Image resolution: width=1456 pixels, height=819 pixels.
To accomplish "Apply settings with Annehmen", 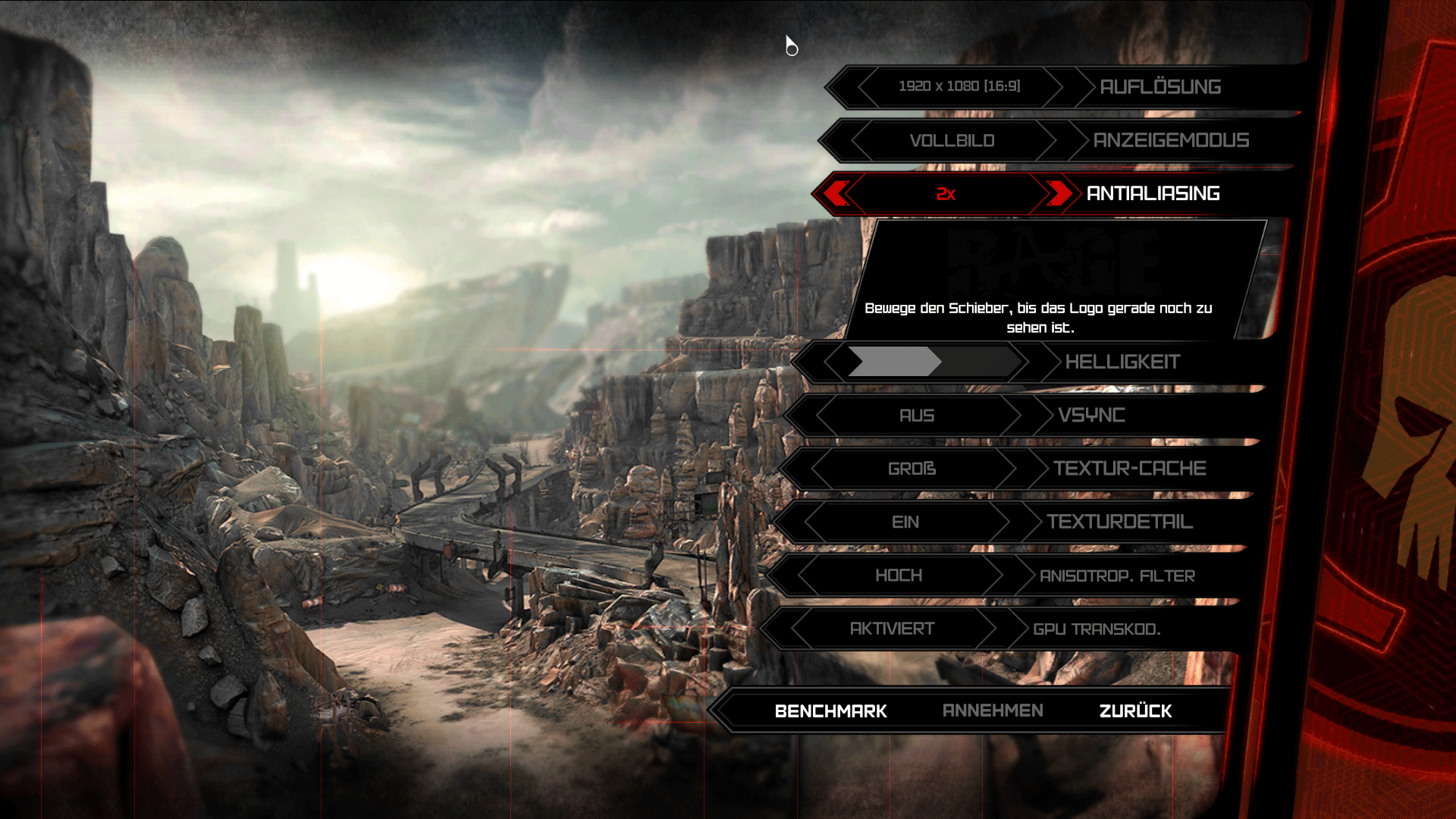I will 993,711.
